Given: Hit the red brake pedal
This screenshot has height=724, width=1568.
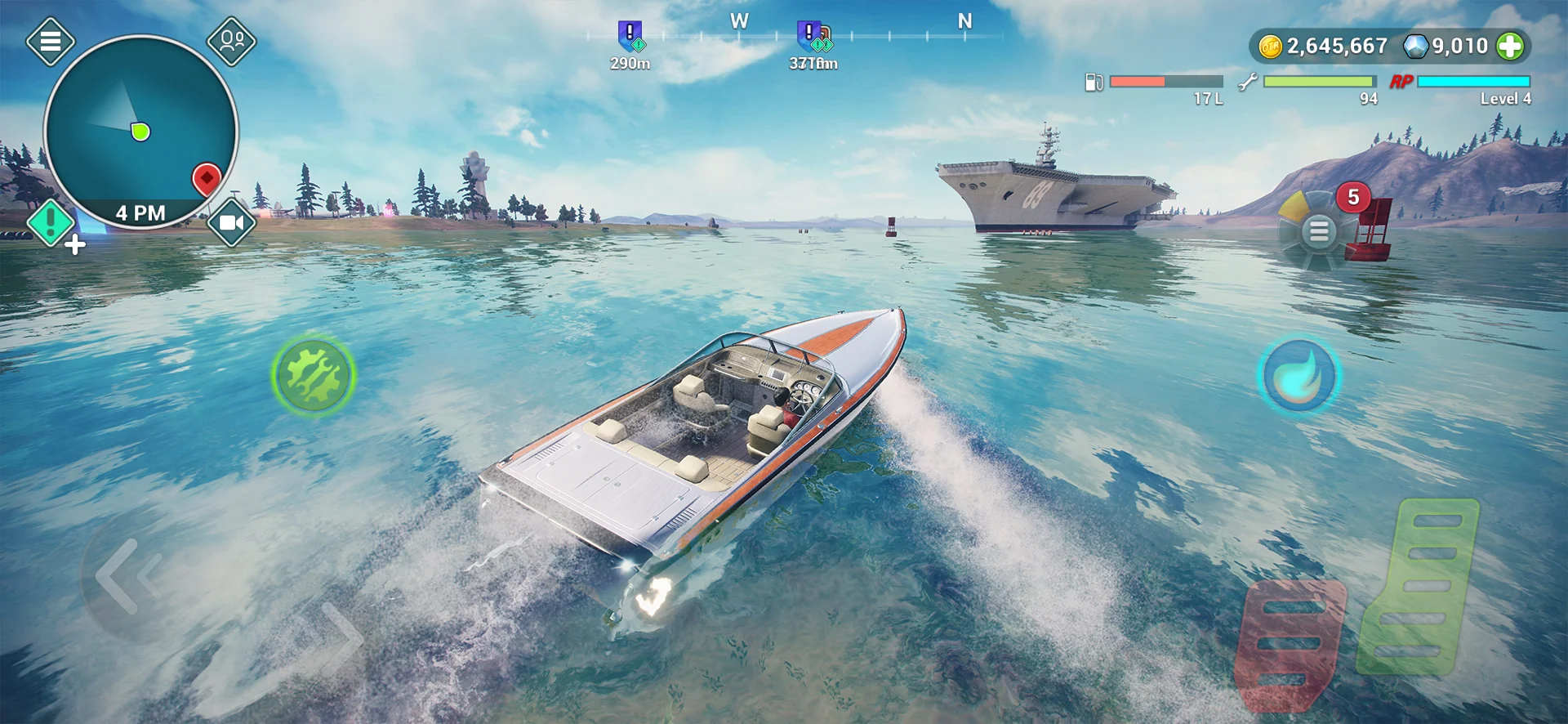Looking at the screenshot, I should pyautogui.click(x=1290, y=641).
